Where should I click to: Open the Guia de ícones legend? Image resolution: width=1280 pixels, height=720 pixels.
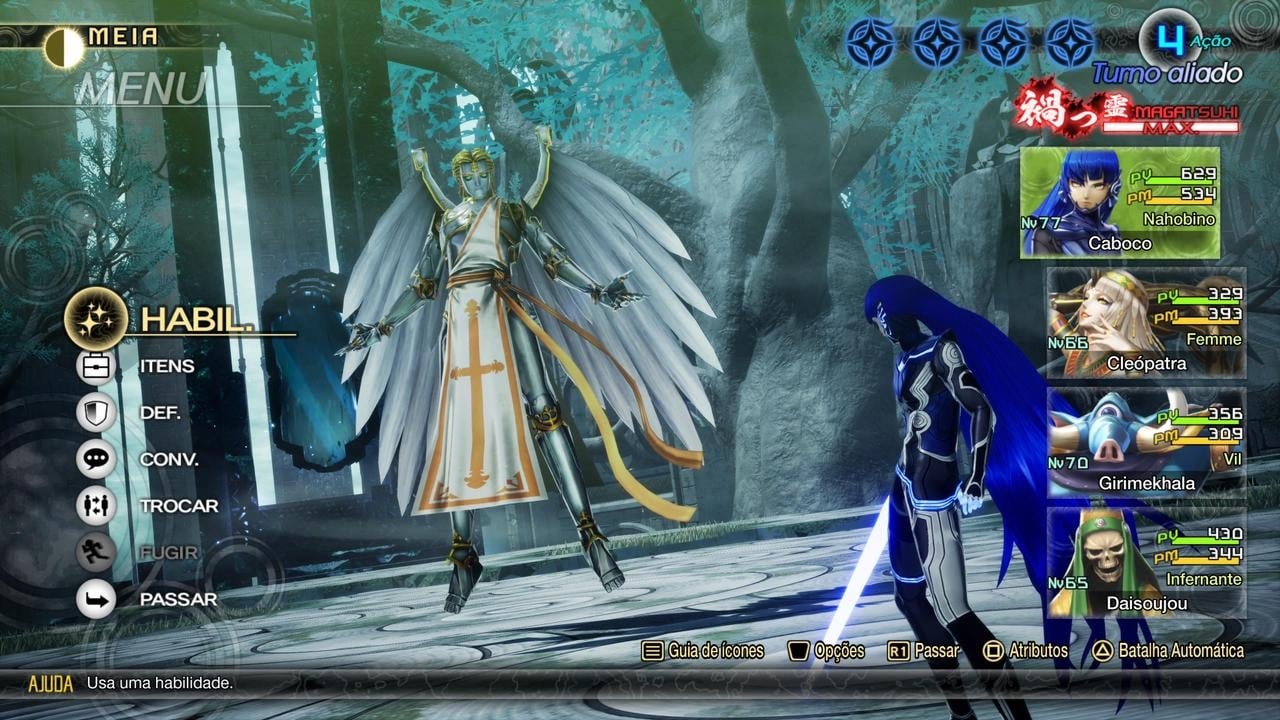pyautogui.click(x=703, y=651)
